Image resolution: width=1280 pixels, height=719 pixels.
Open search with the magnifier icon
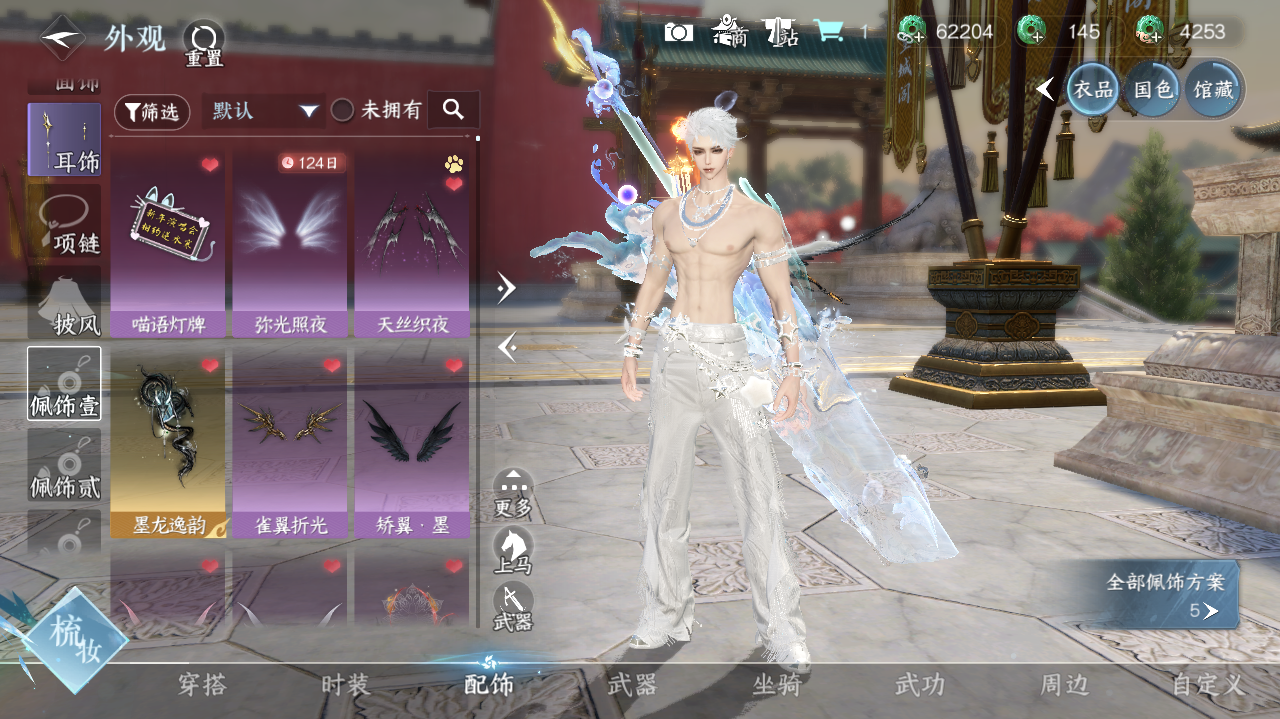coord(453,110)
